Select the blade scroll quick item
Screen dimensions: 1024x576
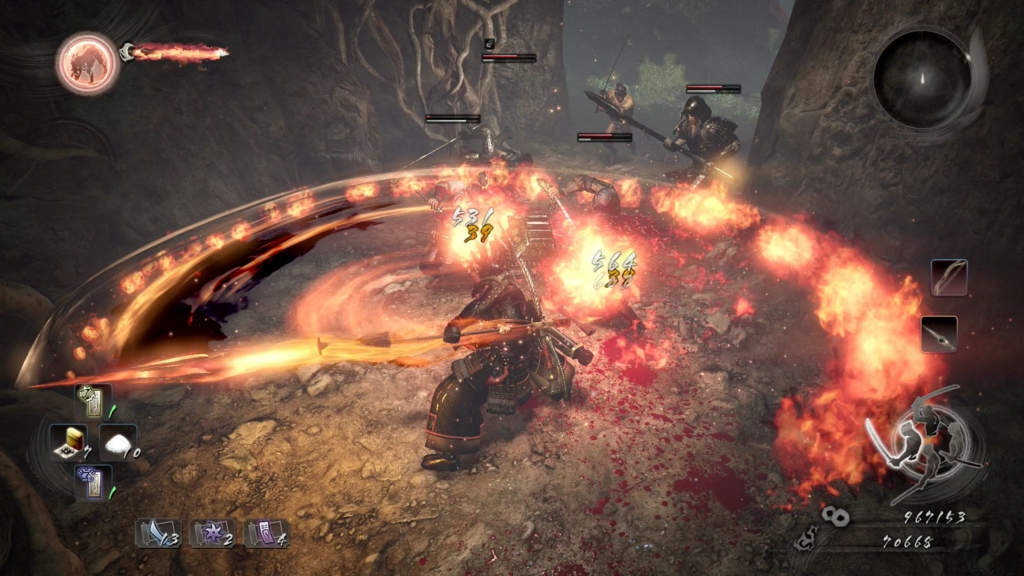coord(157,533)
